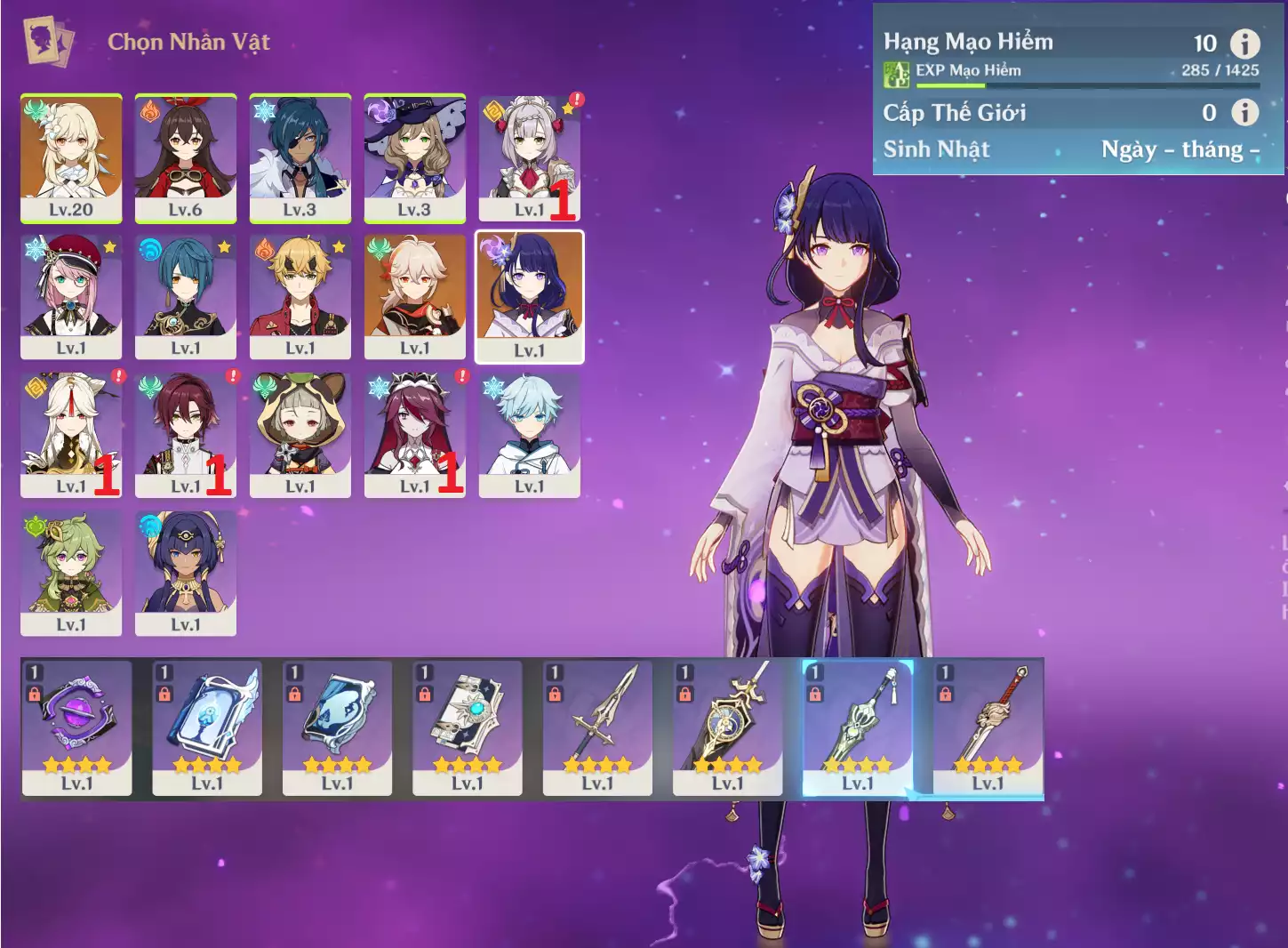
Task: Select Chongyun with light blue hair
Action: point(529,434)
